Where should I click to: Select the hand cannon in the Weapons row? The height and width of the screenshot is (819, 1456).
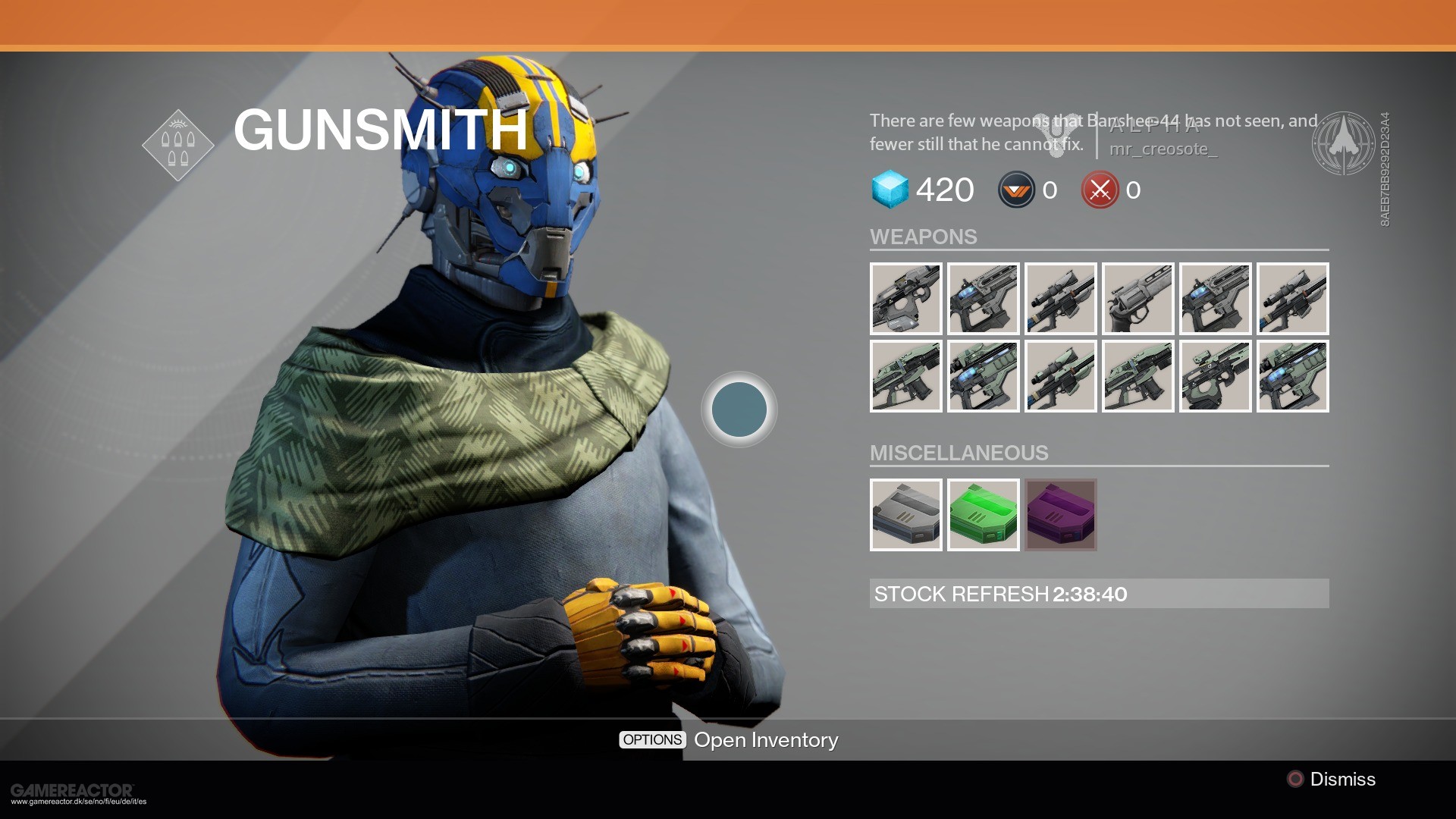[1138, 299]
